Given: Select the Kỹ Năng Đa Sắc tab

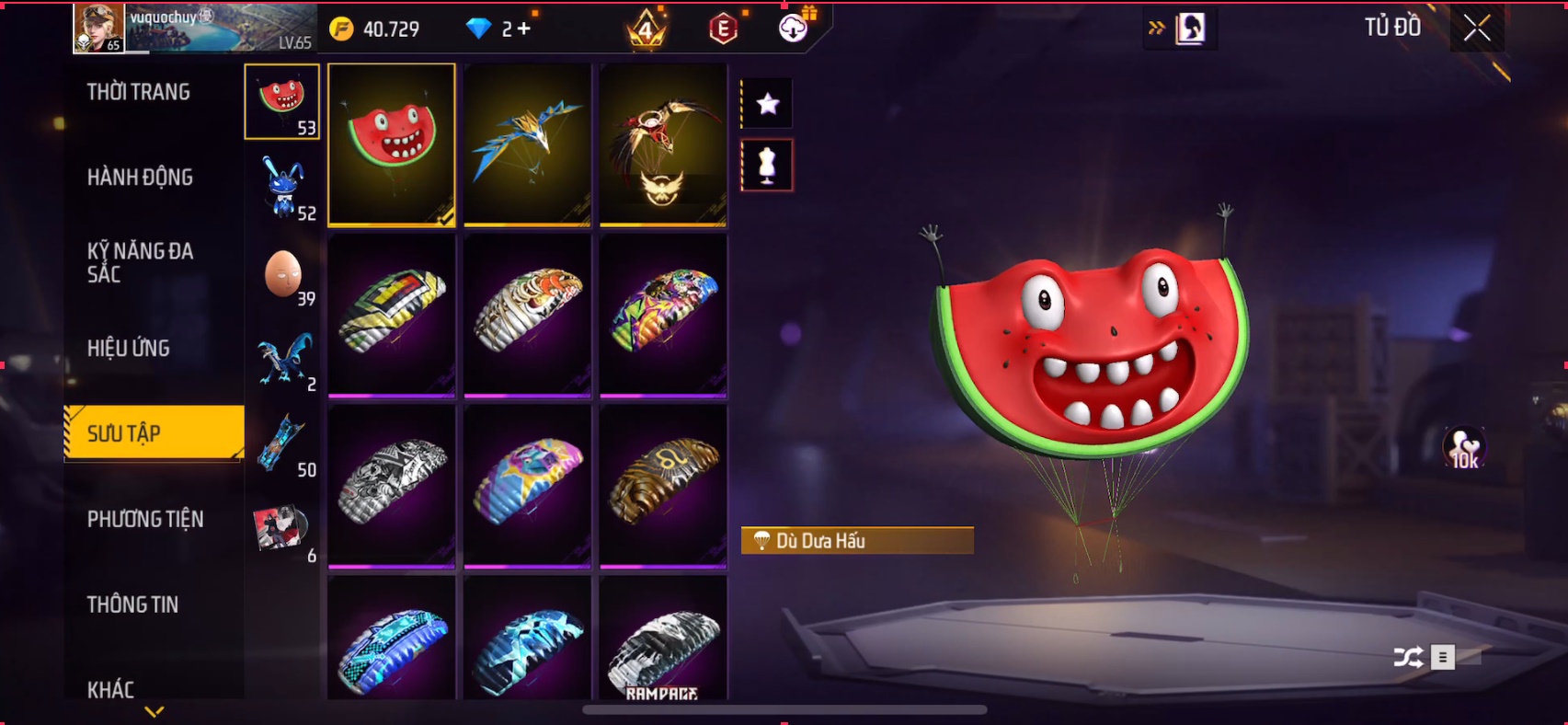Looking at the screenshot, I should click(140, 262).
